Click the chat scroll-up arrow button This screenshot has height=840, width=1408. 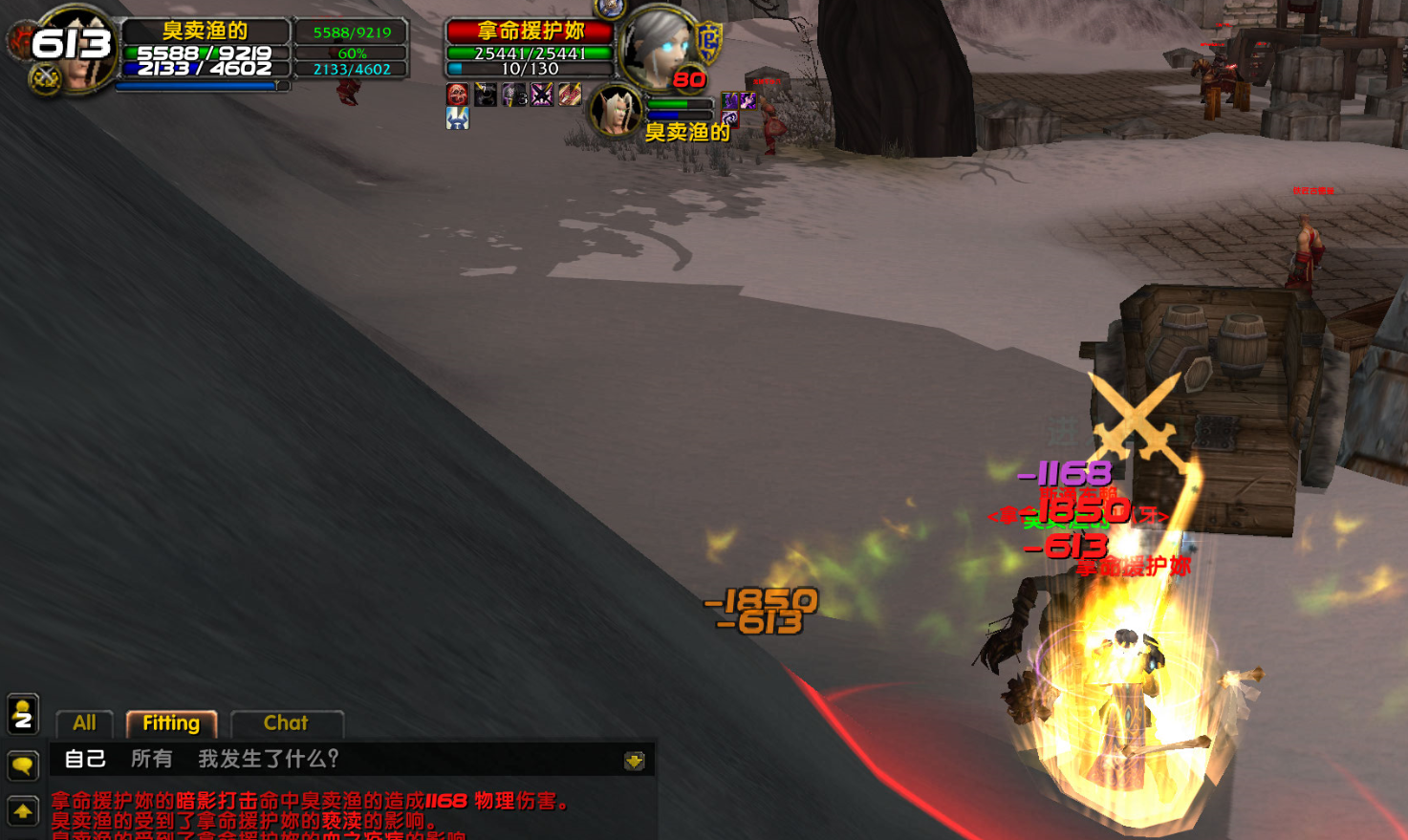pyautogui.click(x=23, y=812)
